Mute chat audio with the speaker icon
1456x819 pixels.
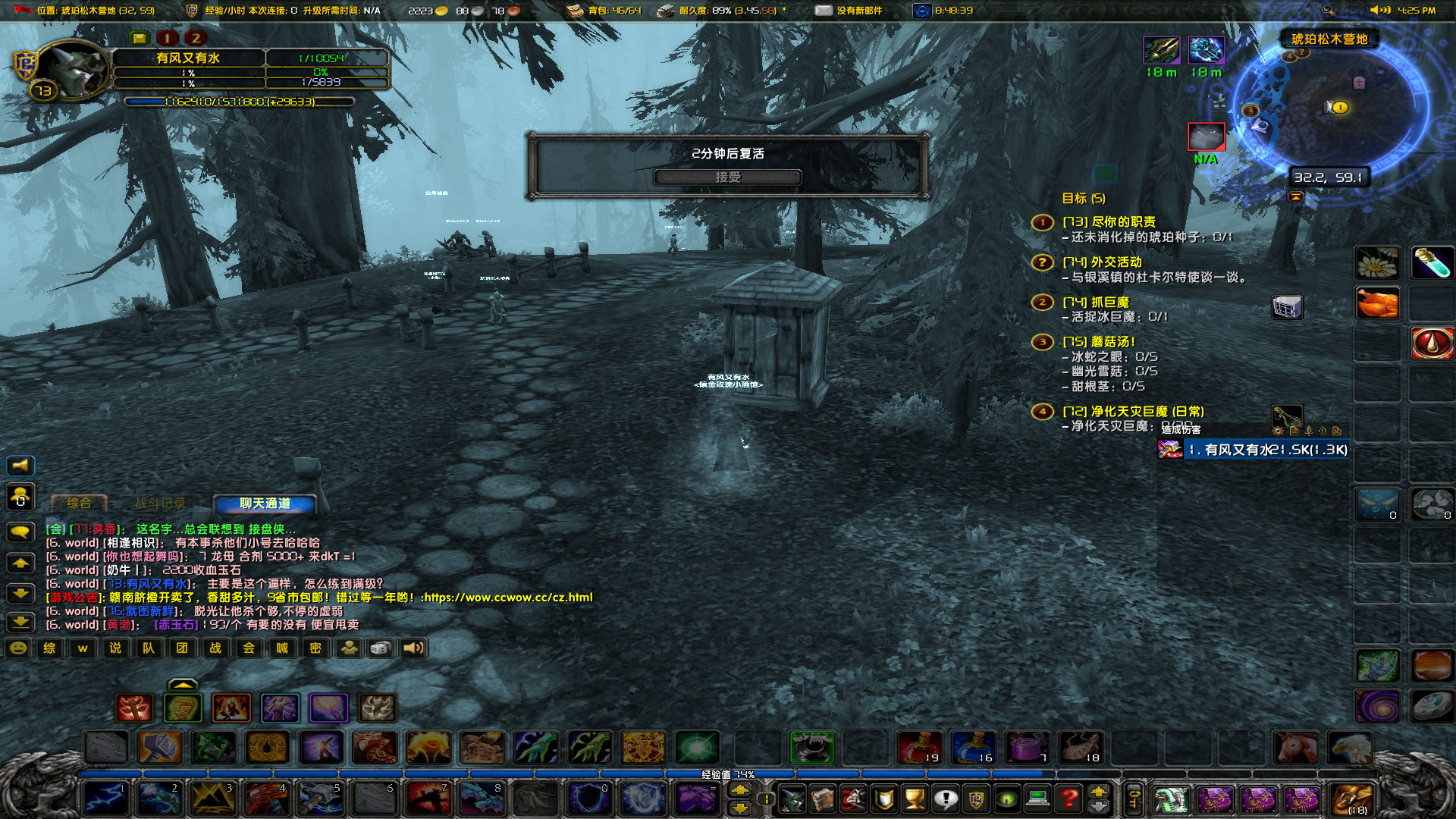tap(413, 648)
